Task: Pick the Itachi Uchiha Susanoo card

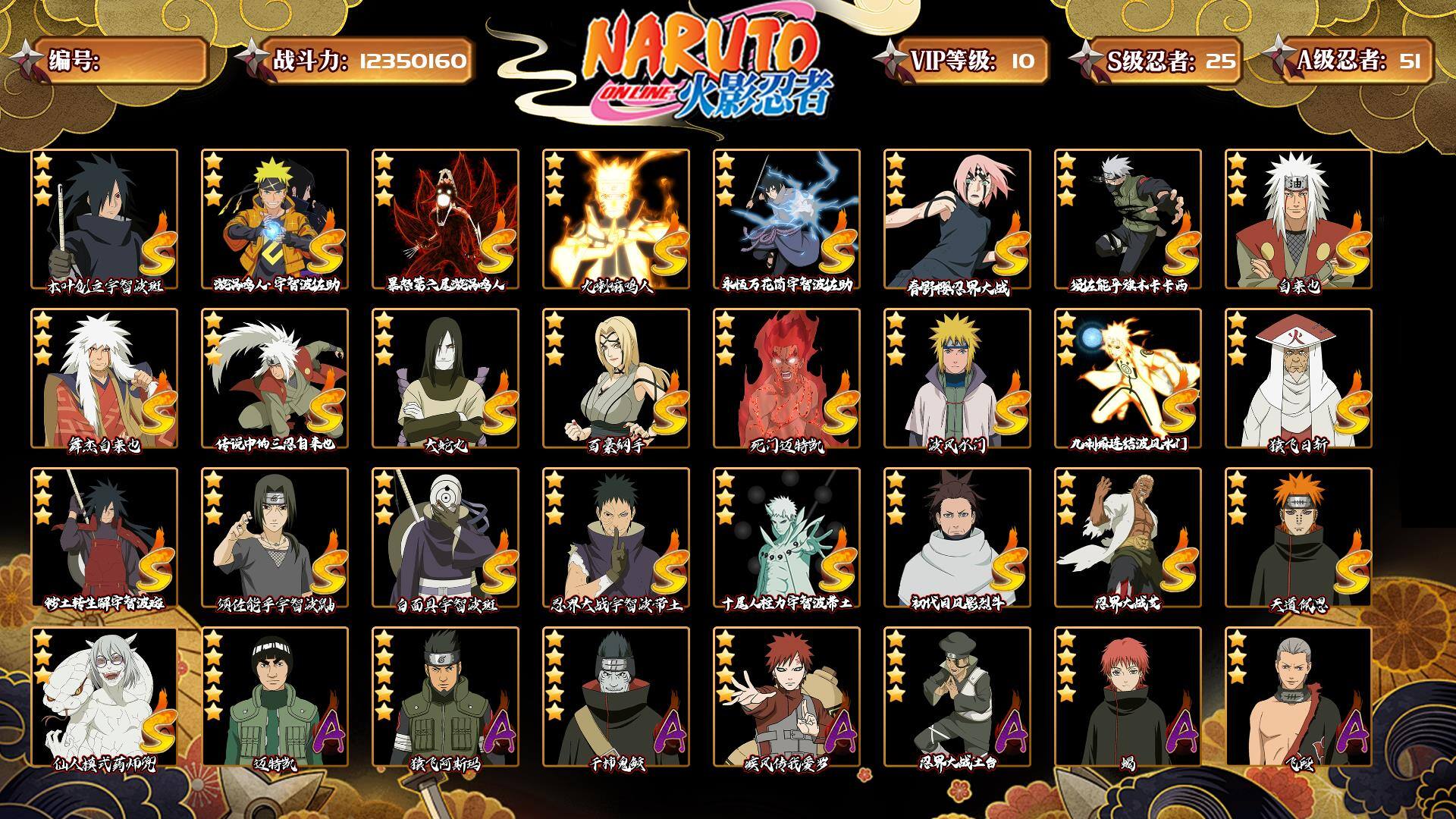Action: tap(275, 538)
